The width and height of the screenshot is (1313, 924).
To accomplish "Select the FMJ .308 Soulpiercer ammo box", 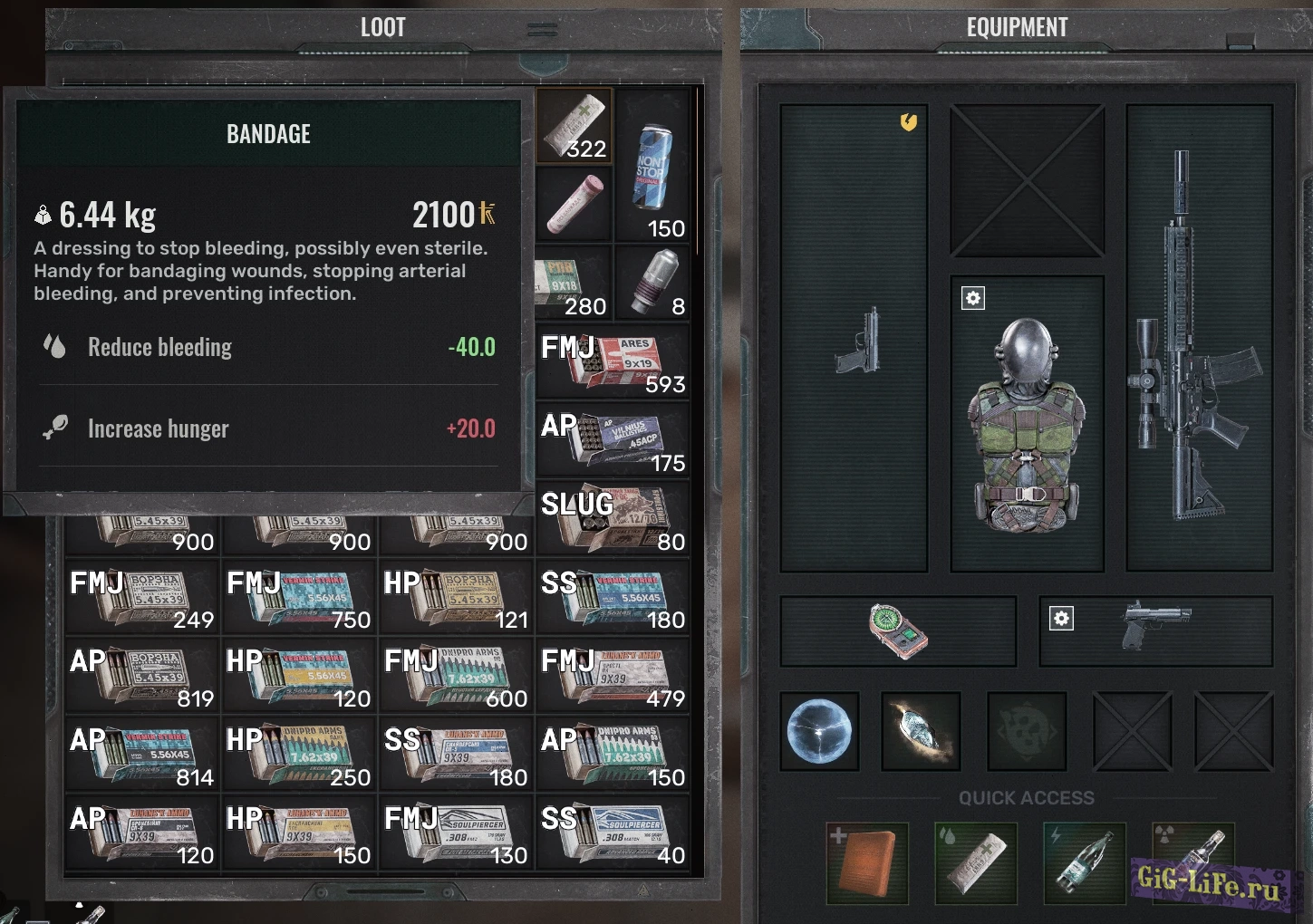I will point(456,833).
